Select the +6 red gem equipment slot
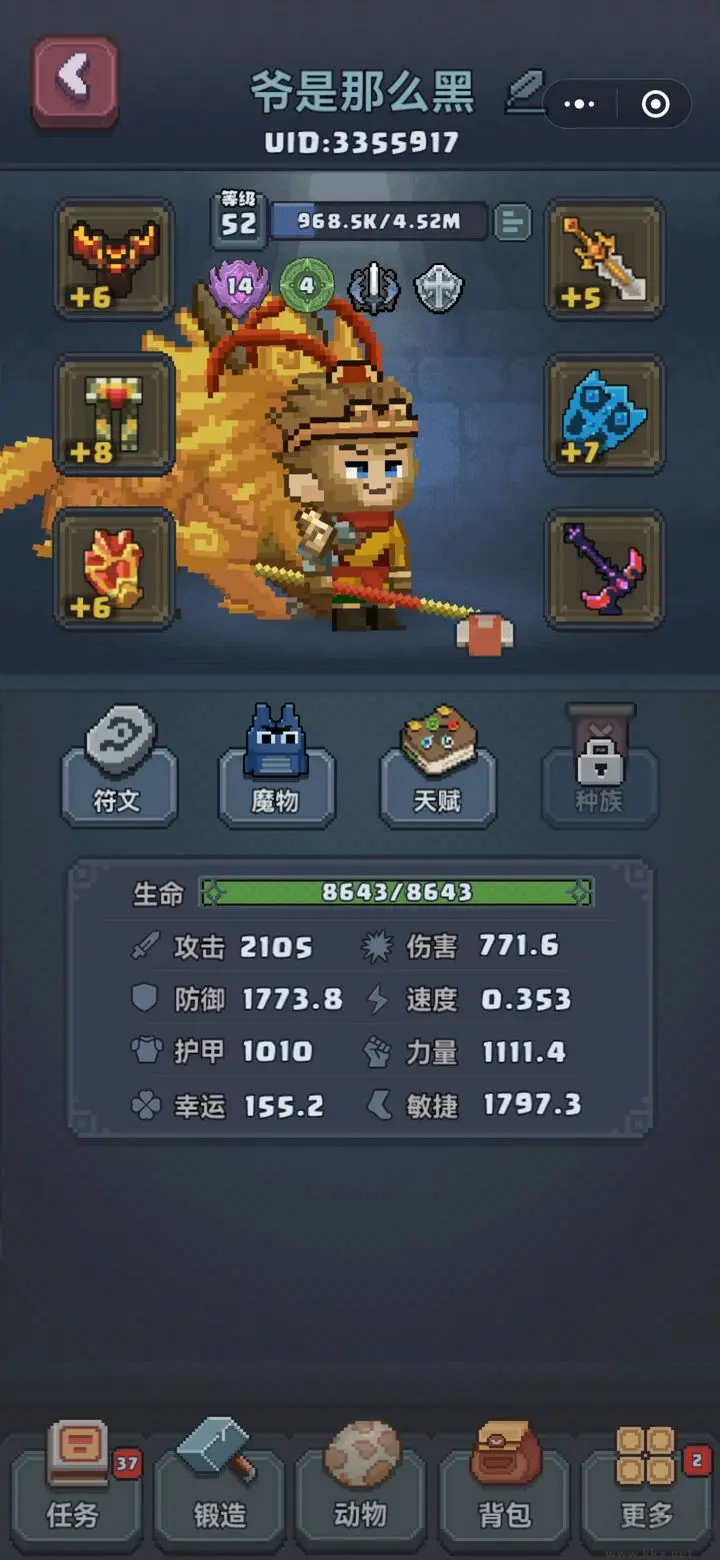This screenshot has height=1560, width=720. [114, 570]
